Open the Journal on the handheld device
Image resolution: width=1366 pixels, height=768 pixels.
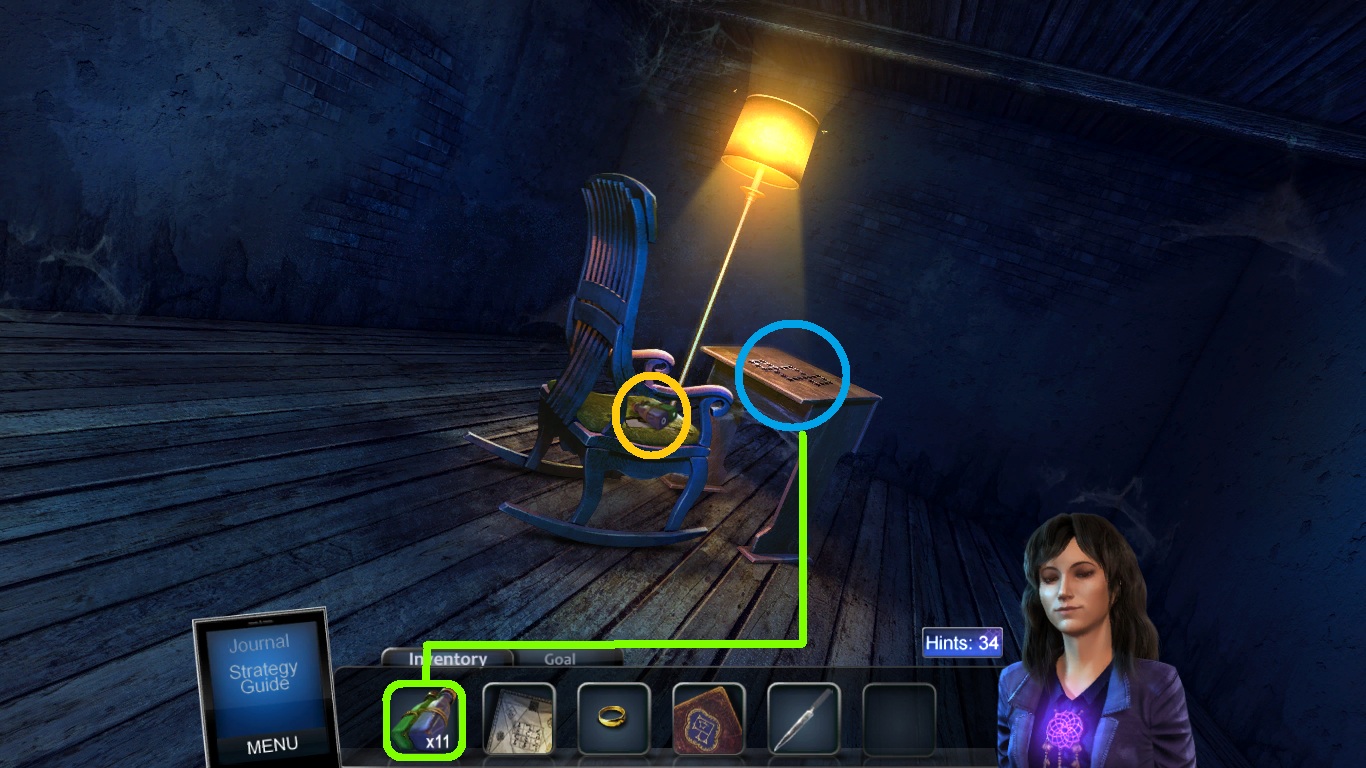pyautogui.click(x=260, y=642)
